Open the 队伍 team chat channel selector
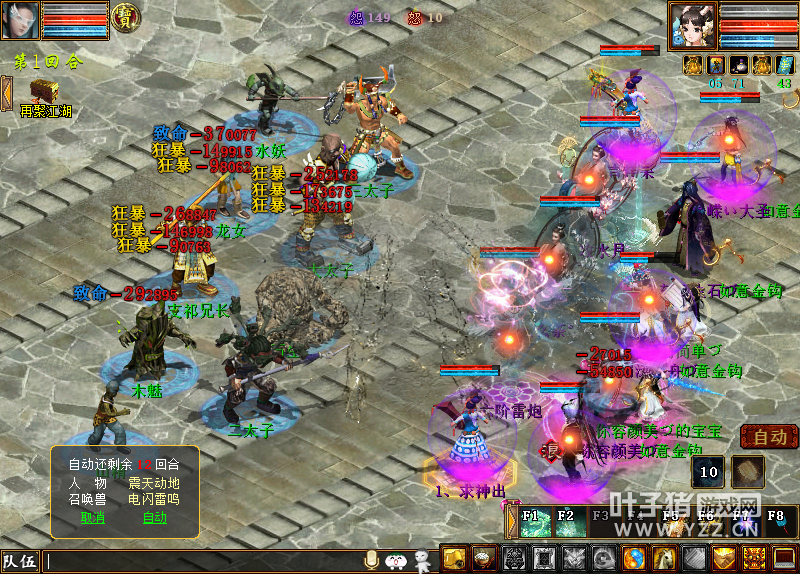 pos(20,561)
